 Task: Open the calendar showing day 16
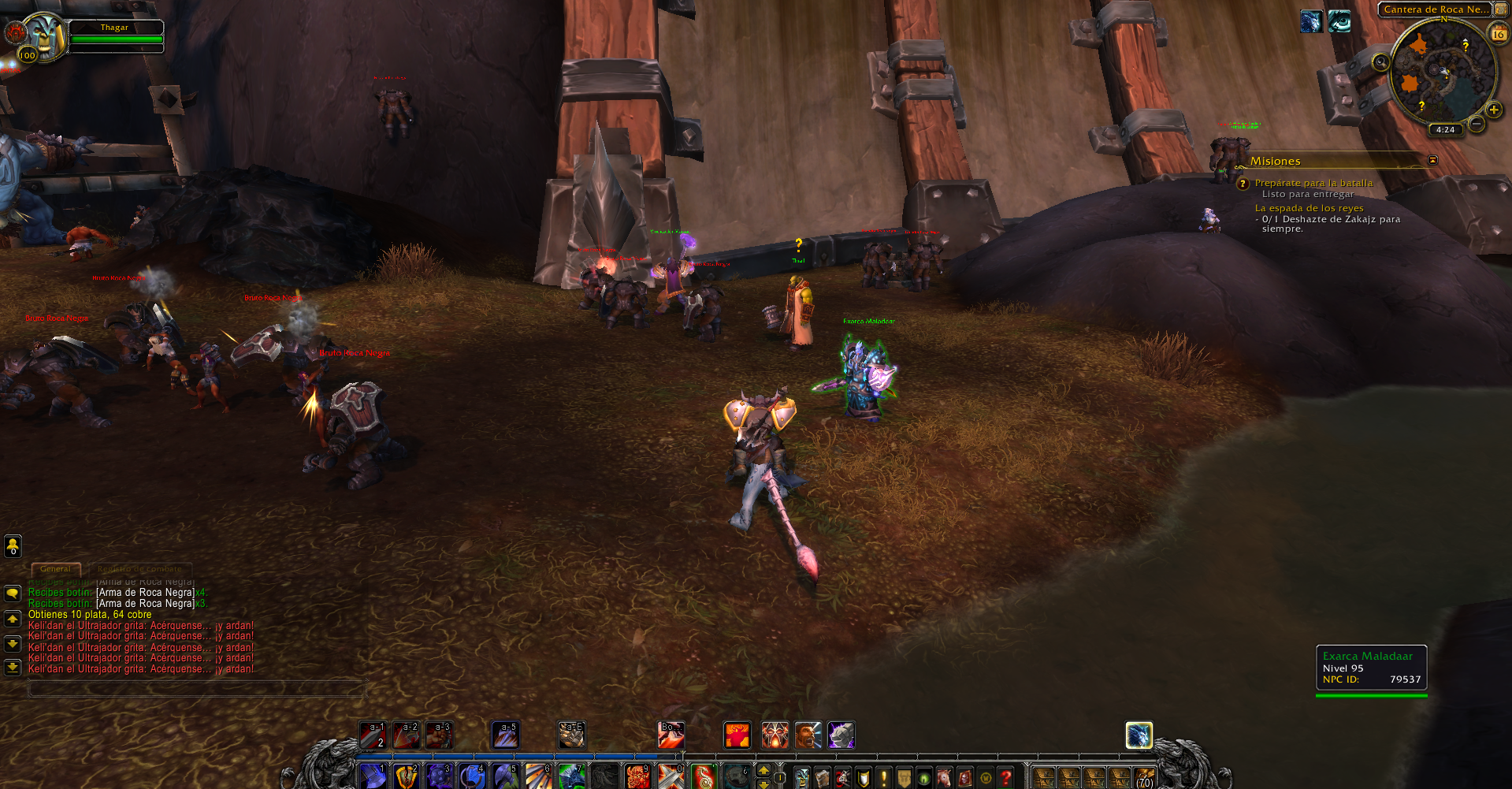pos(1498,34)
